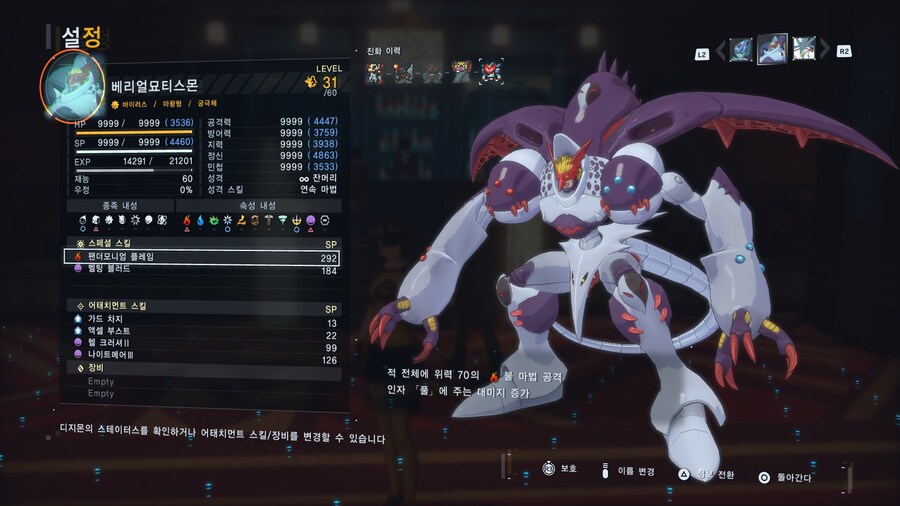Image resolution: width=900 pixels, height=506 pixels.
Task: Select the bracketed current icon in 진화 이력
Action: (x=490, y=71)
